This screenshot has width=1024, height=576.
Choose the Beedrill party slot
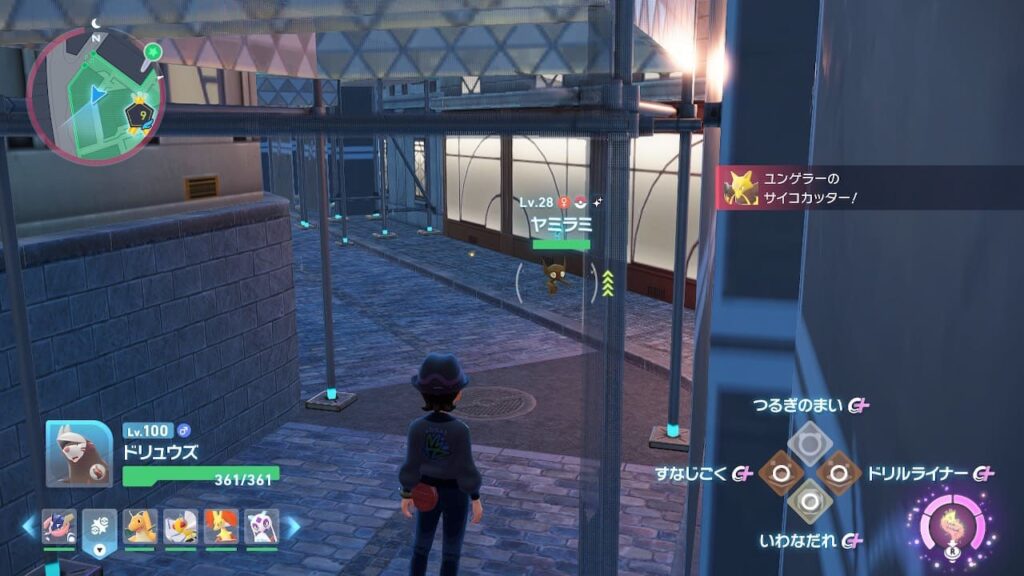(181, 526)
